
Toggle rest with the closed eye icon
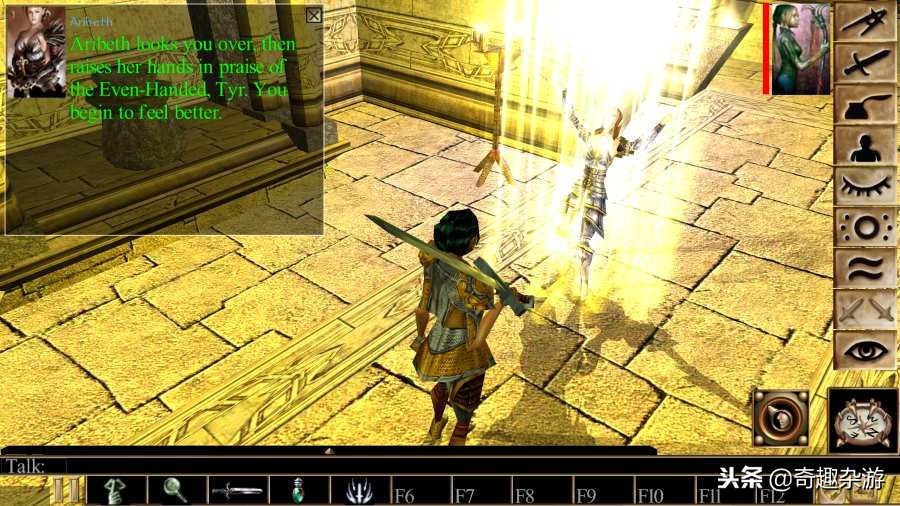tap(866, 186)
